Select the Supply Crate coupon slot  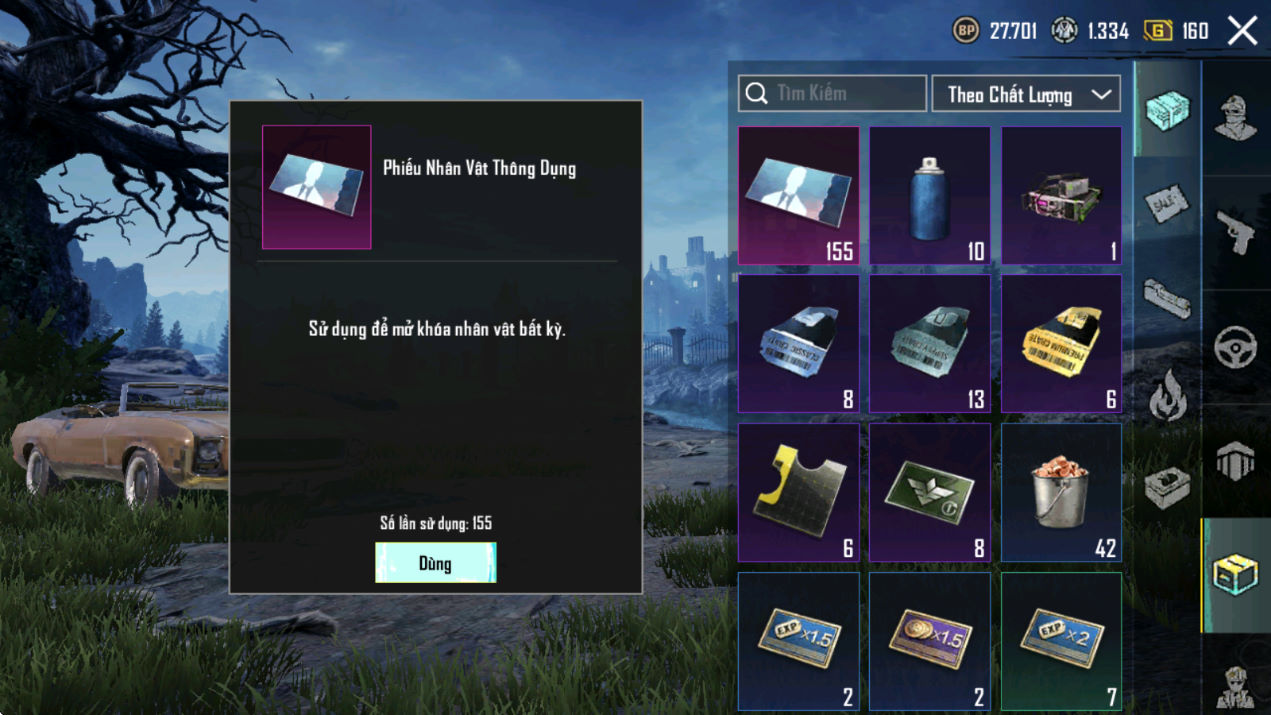pyautogui.click(x=930, y=344)
